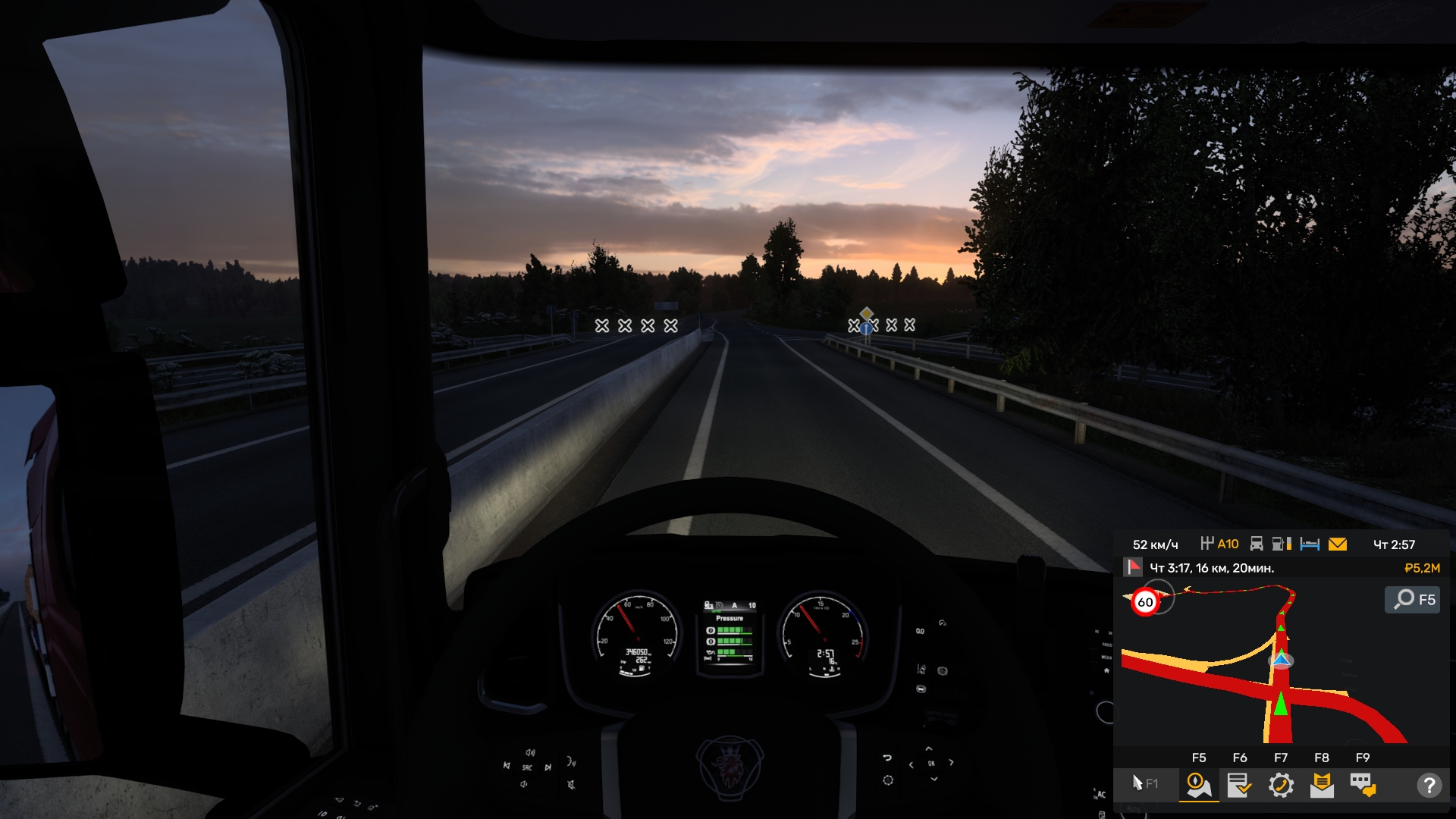
Task: Click the question mark help button
Action: [x=1429, y=785]
